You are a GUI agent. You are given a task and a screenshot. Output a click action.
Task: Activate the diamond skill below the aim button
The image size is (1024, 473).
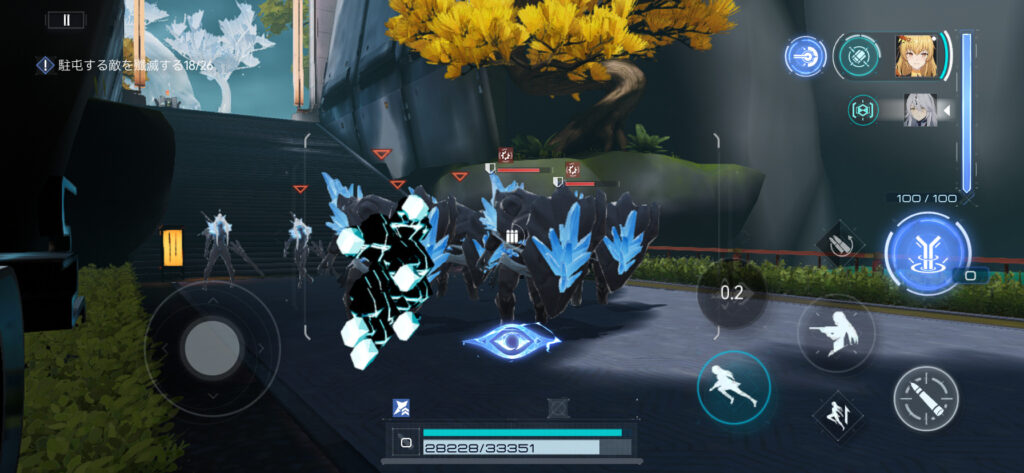pyautogui.click(x=837, y=412)
